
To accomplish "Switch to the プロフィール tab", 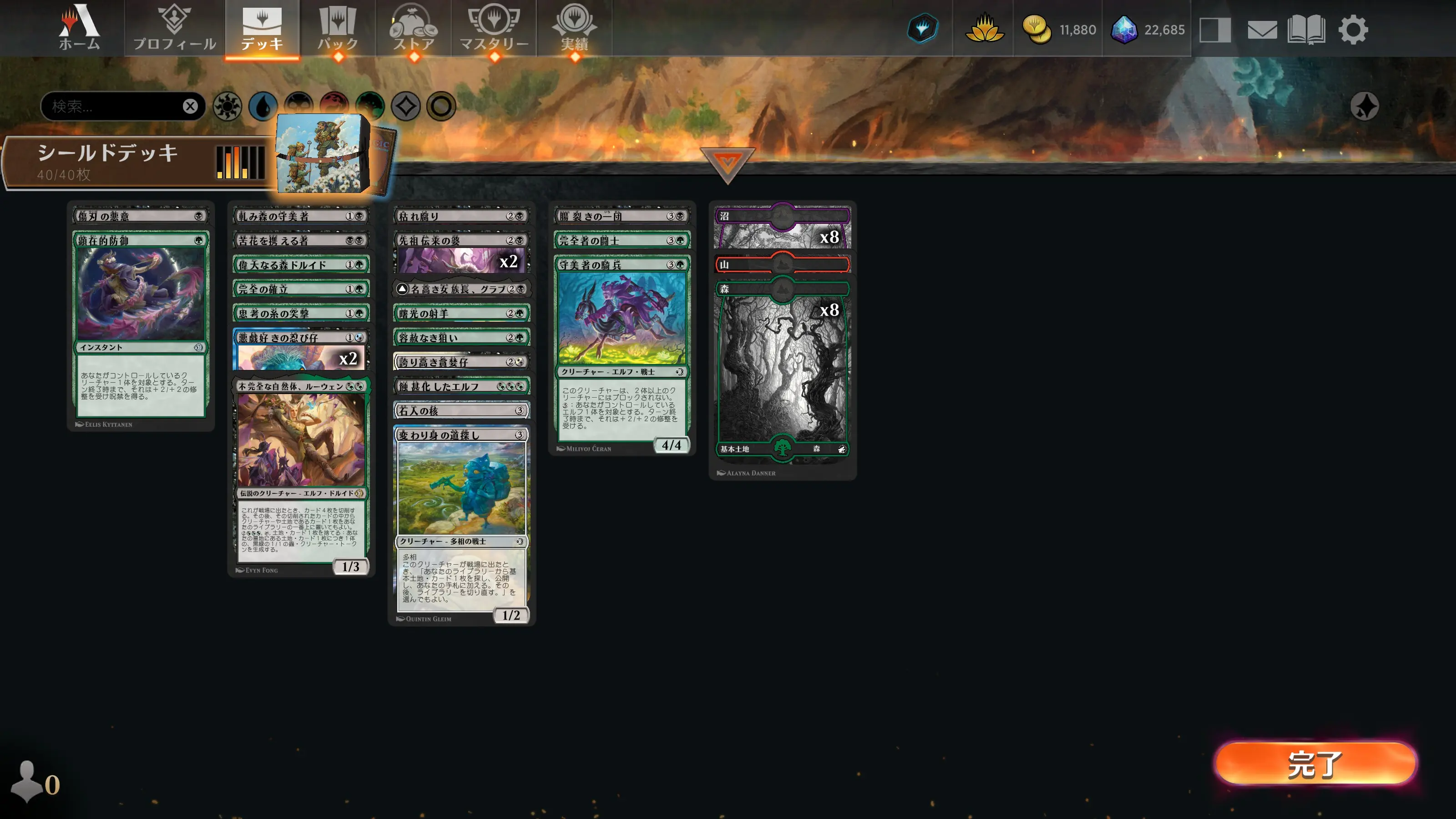I will coord(174,28).
